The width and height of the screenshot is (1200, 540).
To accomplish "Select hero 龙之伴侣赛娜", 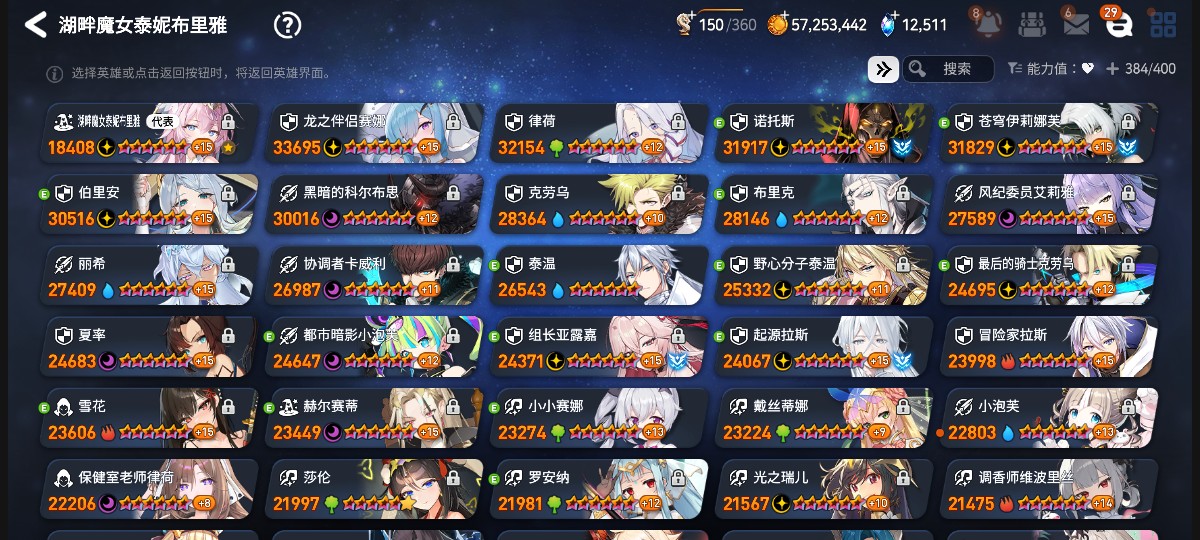I will coord(375,133).
